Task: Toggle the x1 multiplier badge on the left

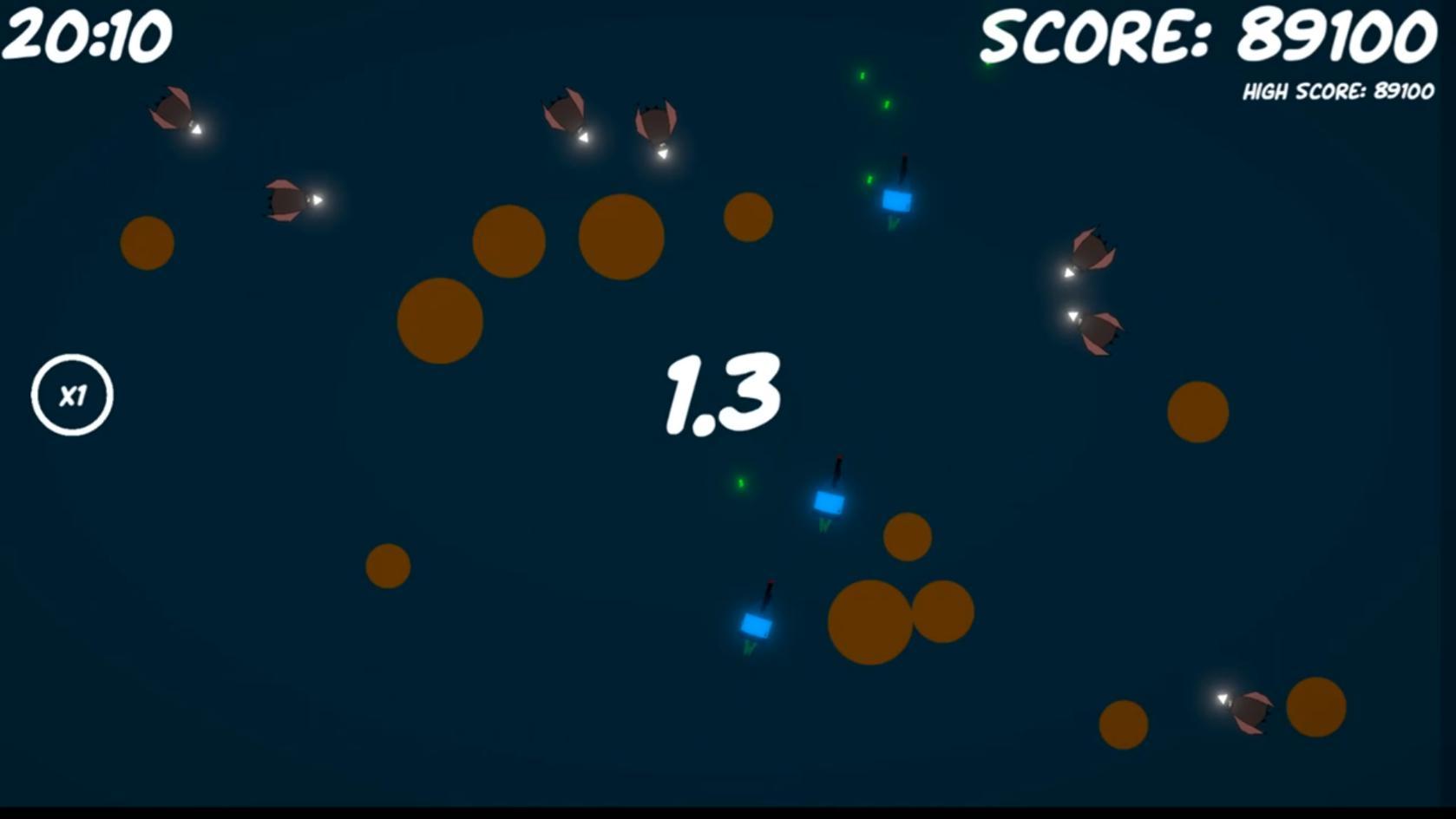Action: tap(71, 395)
